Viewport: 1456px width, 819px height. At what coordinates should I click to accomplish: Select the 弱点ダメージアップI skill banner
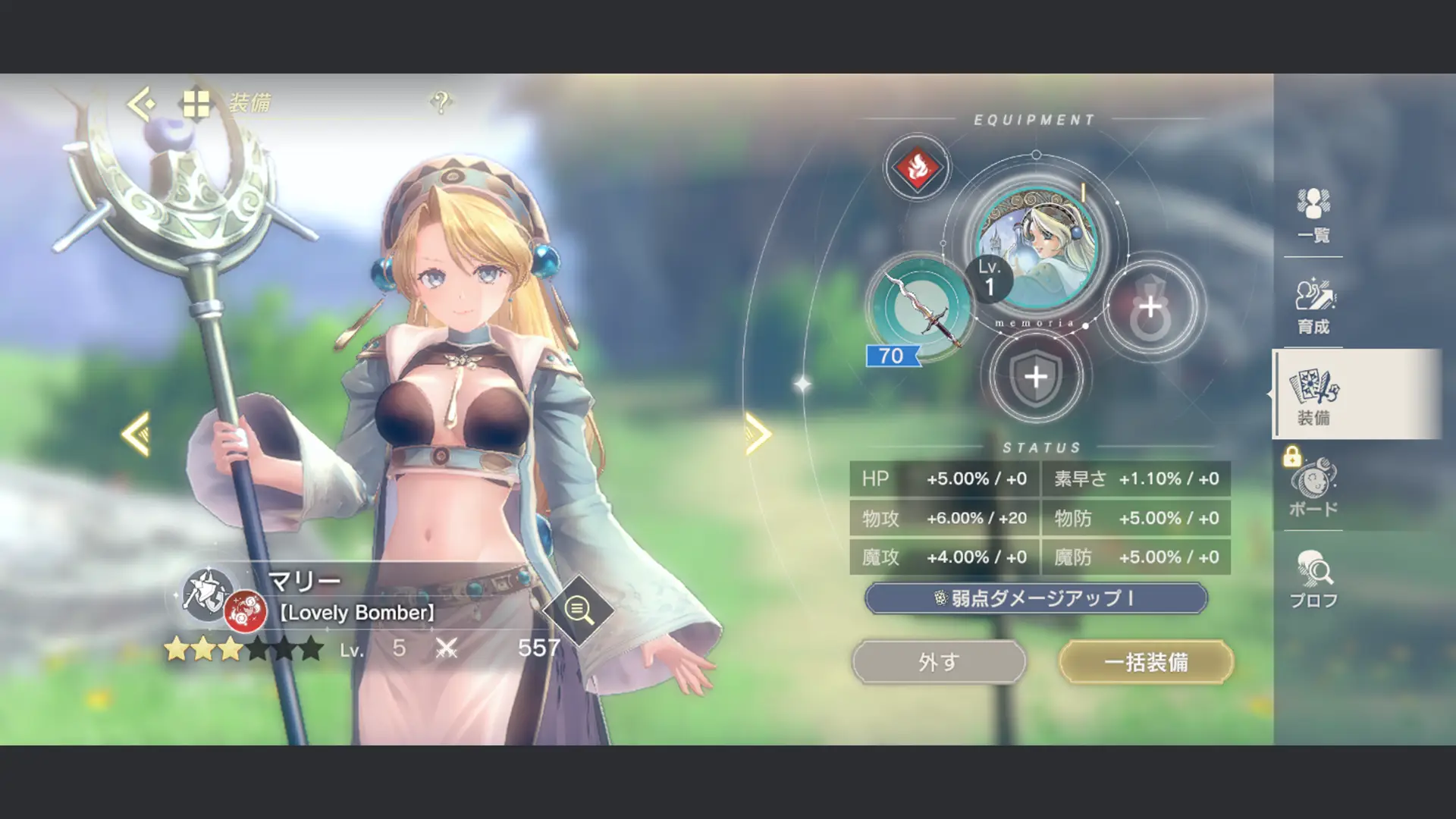pos(1036,598)
